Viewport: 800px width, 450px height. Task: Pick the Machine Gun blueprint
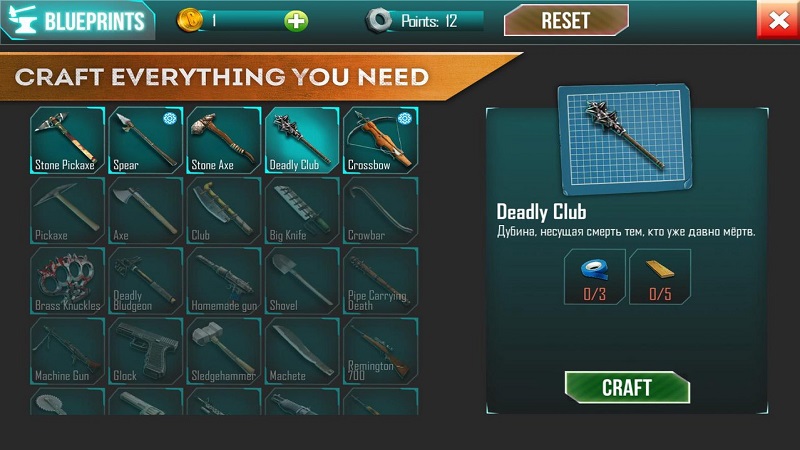66,350
